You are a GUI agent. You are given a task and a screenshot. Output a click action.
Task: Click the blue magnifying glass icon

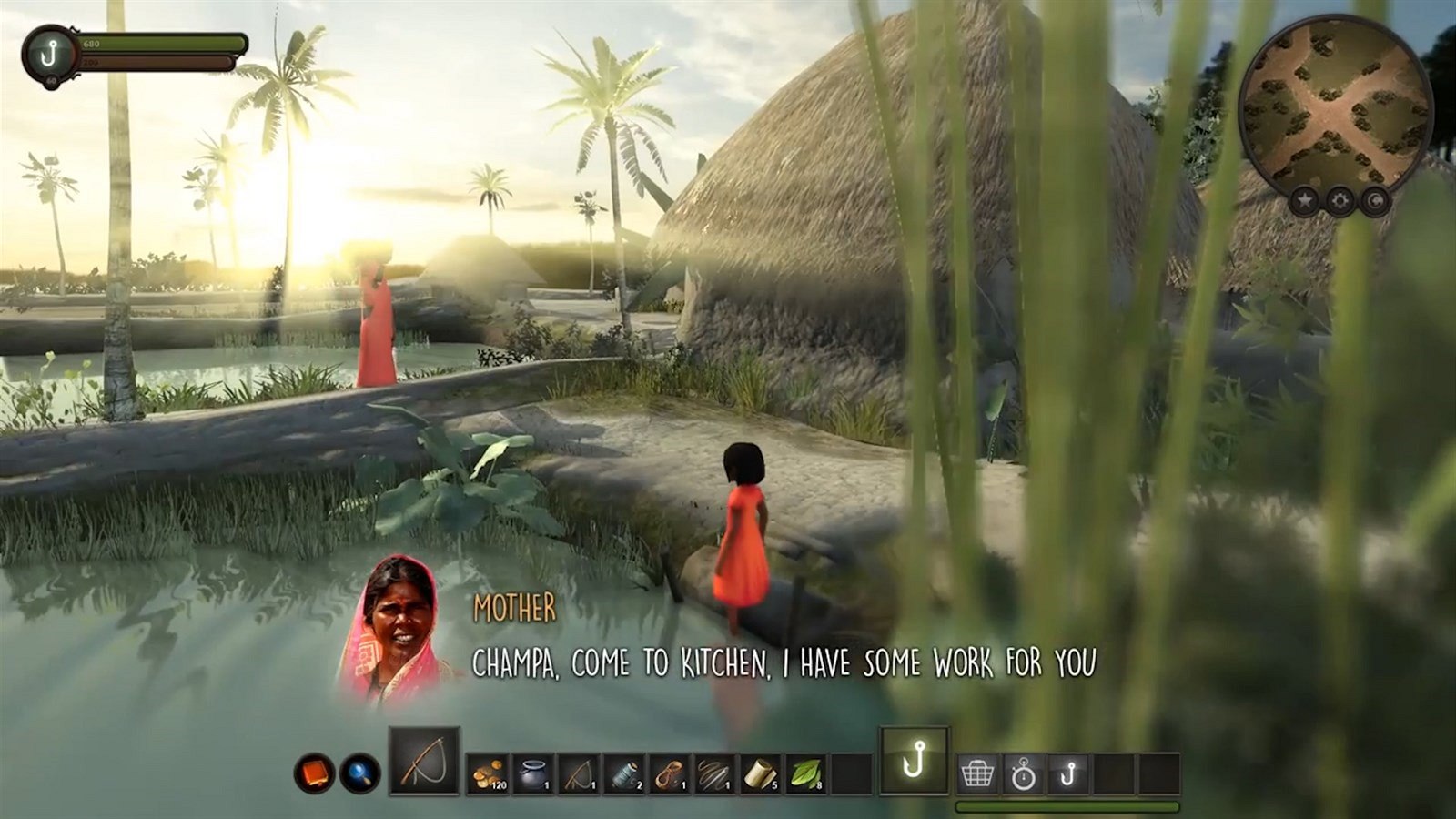click(360, 774)
